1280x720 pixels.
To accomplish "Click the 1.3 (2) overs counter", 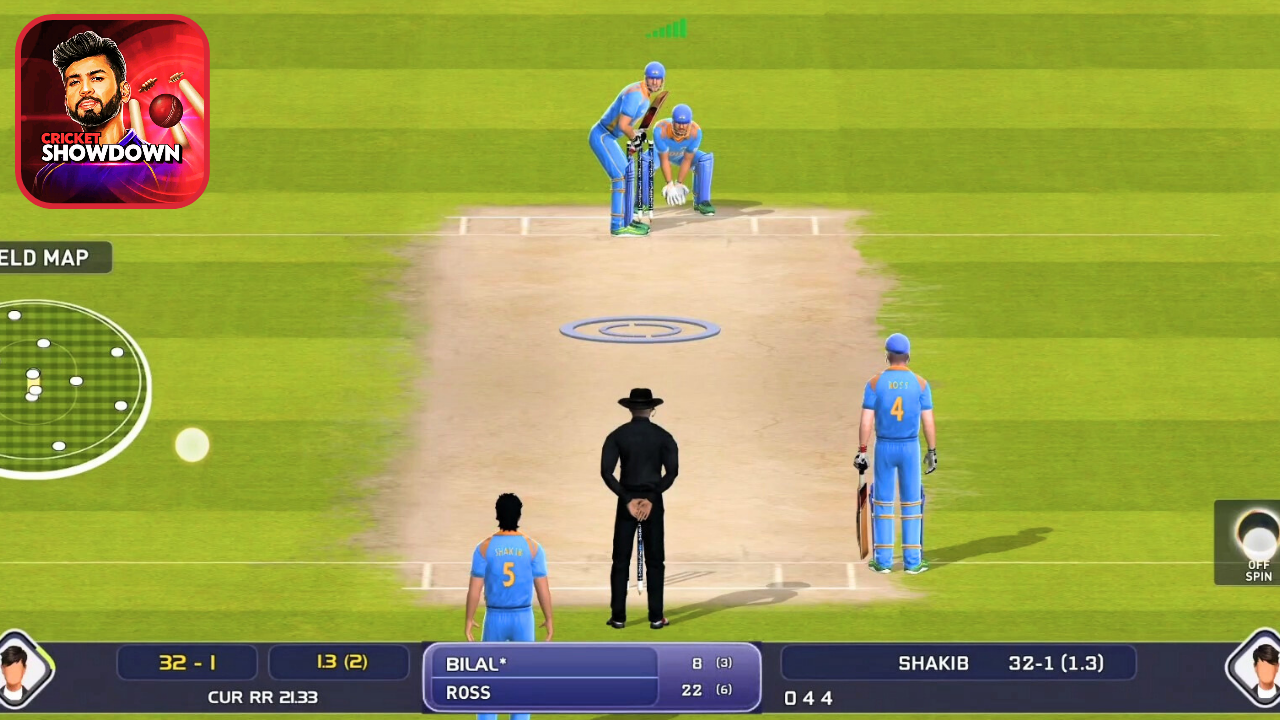I will 339,662.
